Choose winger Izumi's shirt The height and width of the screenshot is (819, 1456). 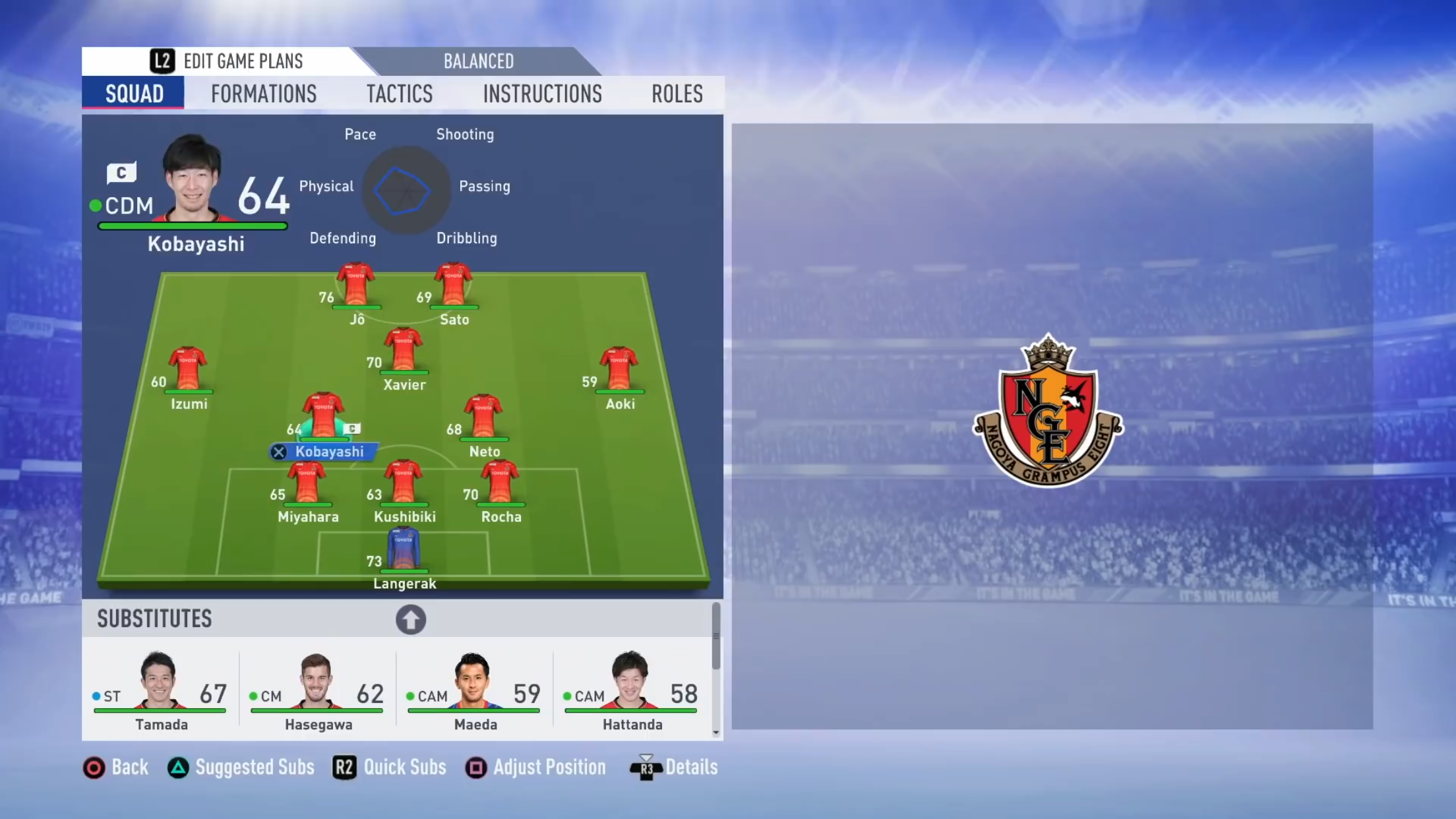pyautogui.click(x=188, y=369)
